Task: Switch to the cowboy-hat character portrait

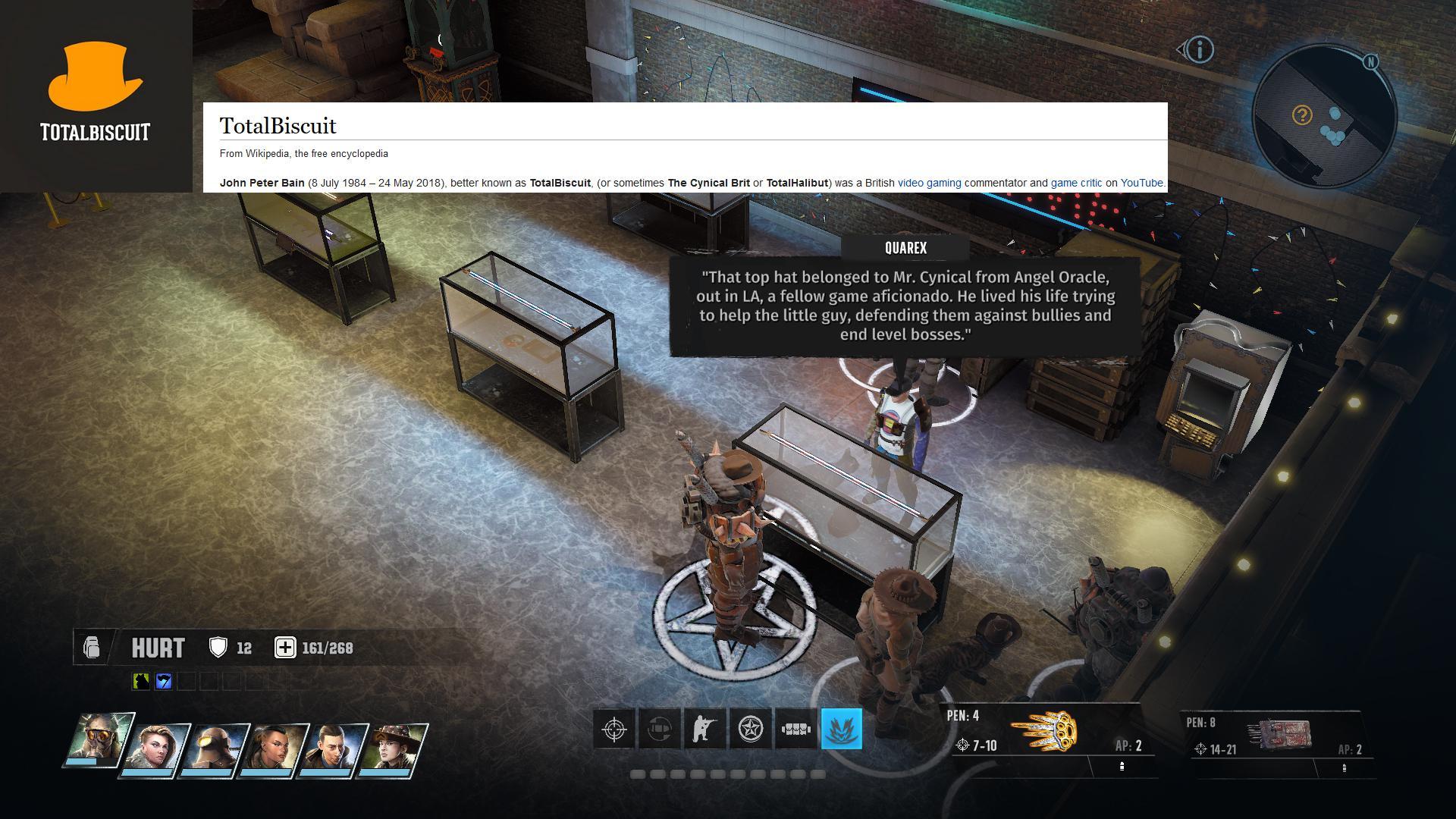Action: 395,747
